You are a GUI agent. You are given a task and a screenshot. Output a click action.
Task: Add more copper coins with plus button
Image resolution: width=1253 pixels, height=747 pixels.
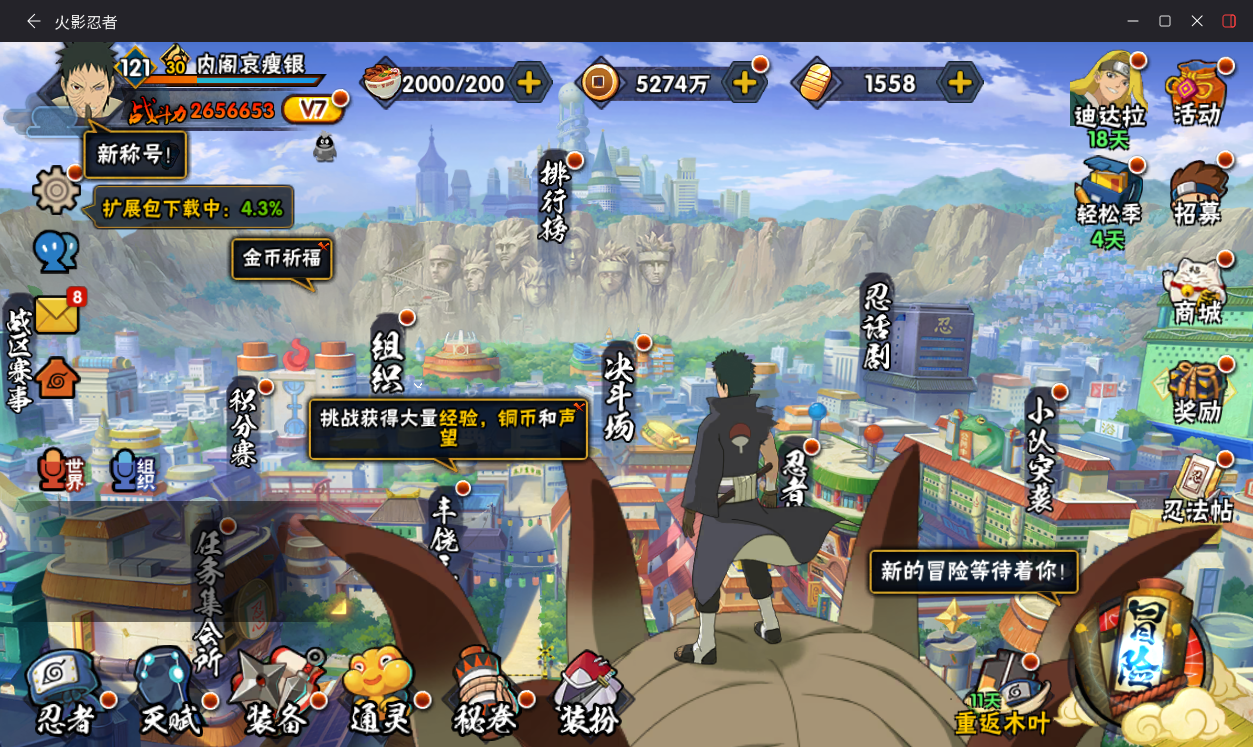(x=745, y=83)
